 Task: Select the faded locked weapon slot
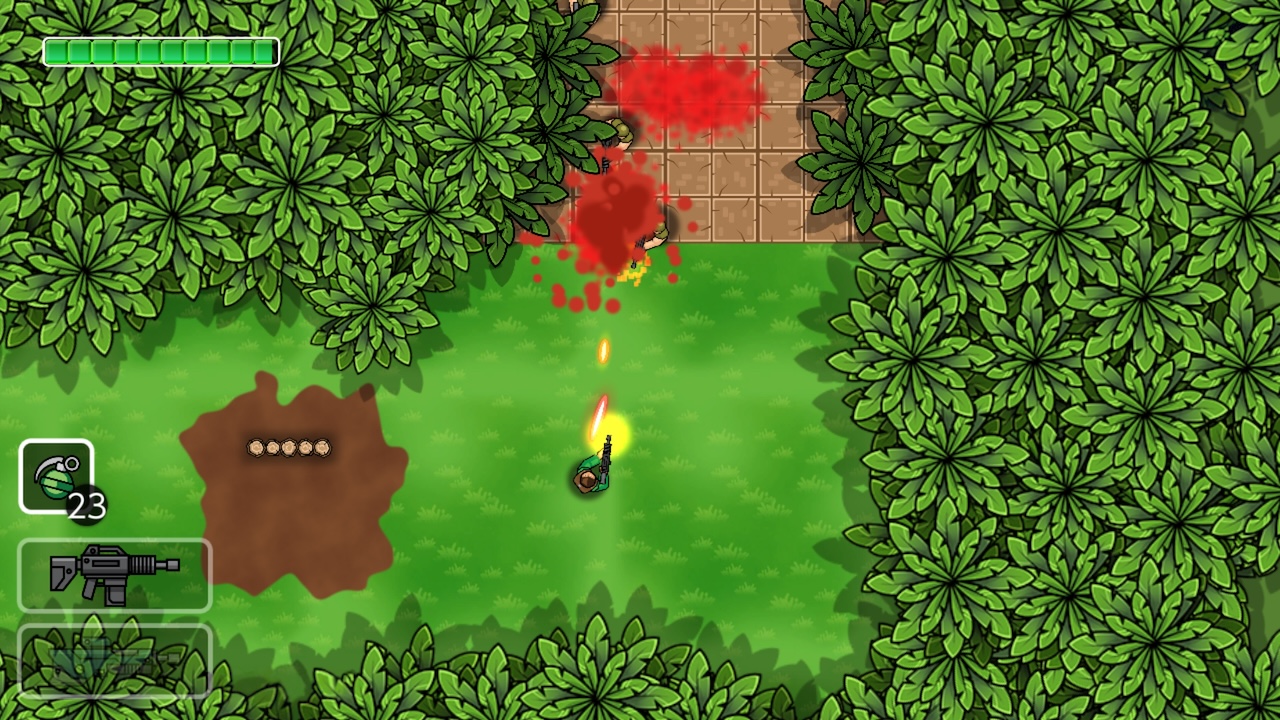pyautogui.click(x=113, y=660)
